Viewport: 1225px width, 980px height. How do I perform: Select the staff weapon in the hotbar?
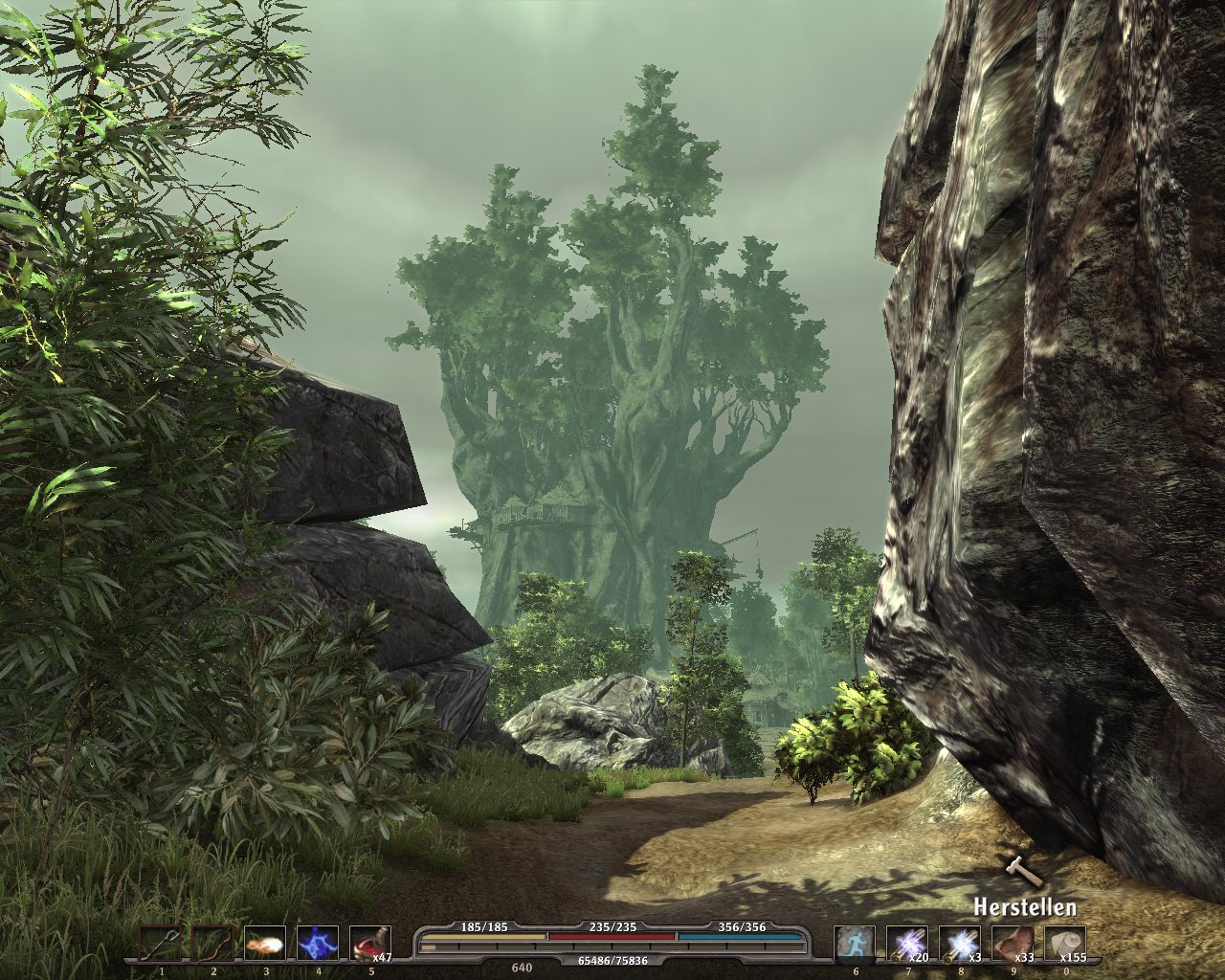161,944
